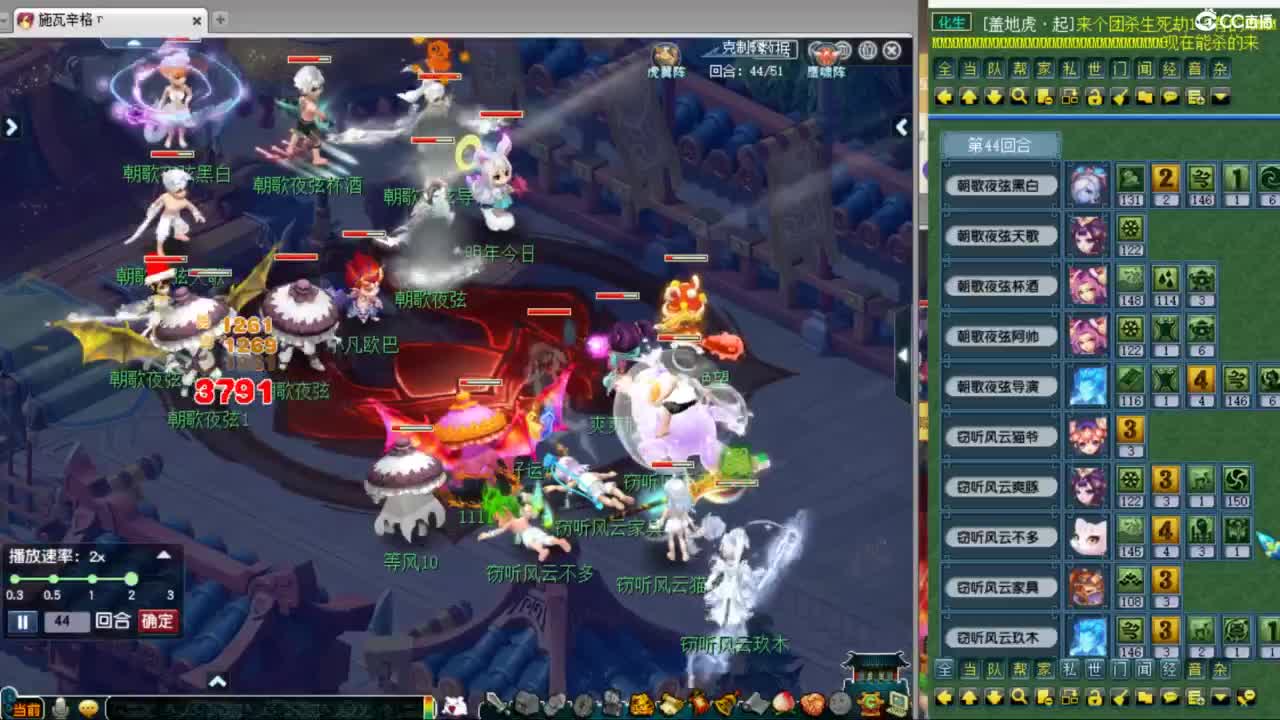
Task: Open the chat search magnifier icon
Action: [x=1020, y=97]
